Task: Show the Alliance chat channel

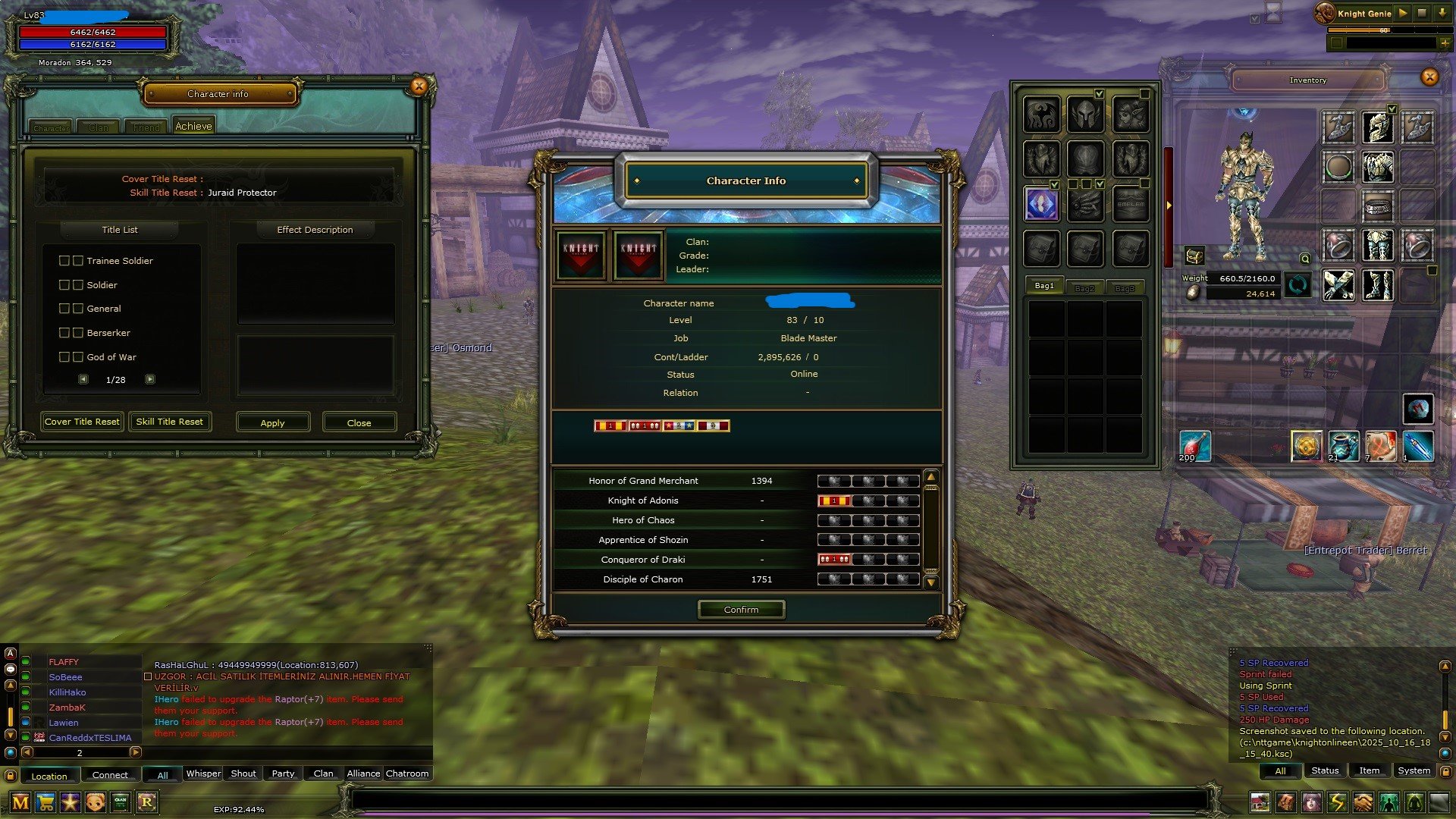Action: 363,773
